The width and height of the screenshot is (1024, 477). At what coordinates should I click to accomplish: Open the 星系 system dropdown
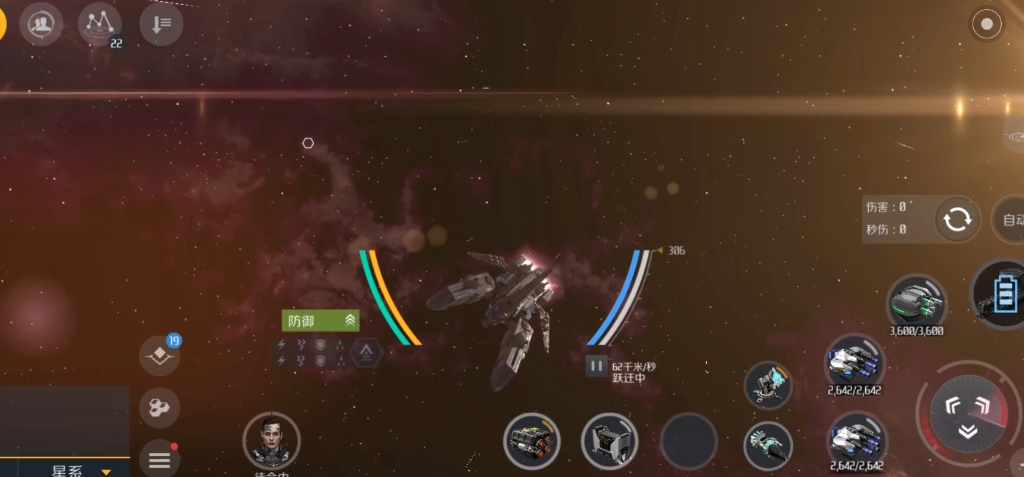tap(80, 469)
